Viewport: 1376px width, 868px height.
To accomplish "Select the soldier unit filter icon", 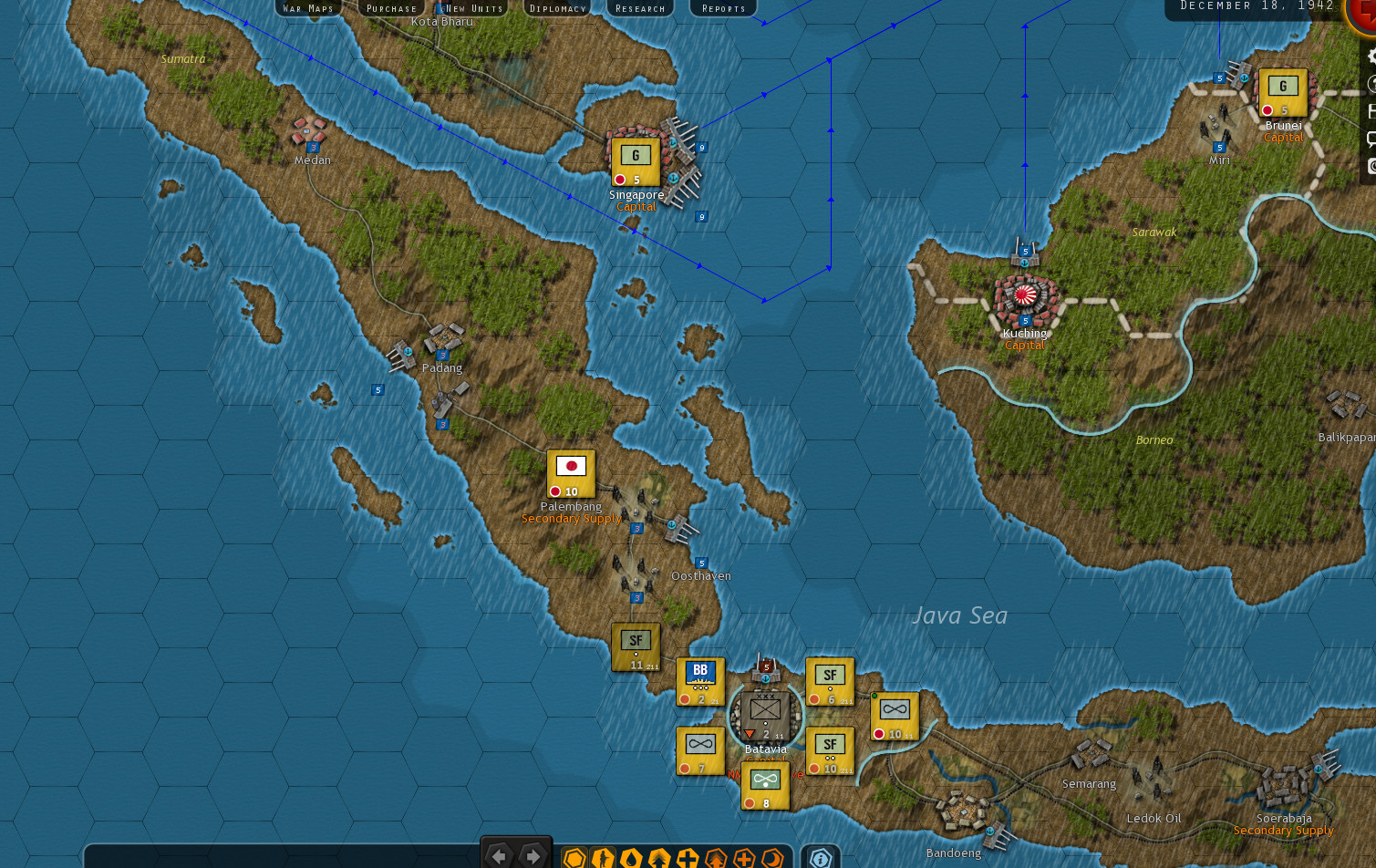I will coord(602,857).
